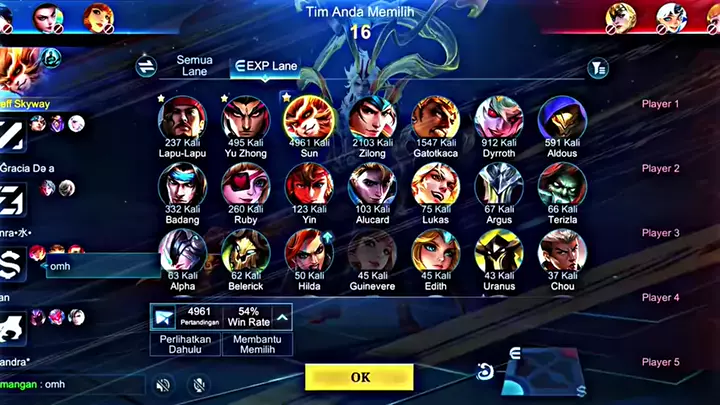Select the Terizla hero
Viewport: 720px width, 405px height.
tap(562, 185)
